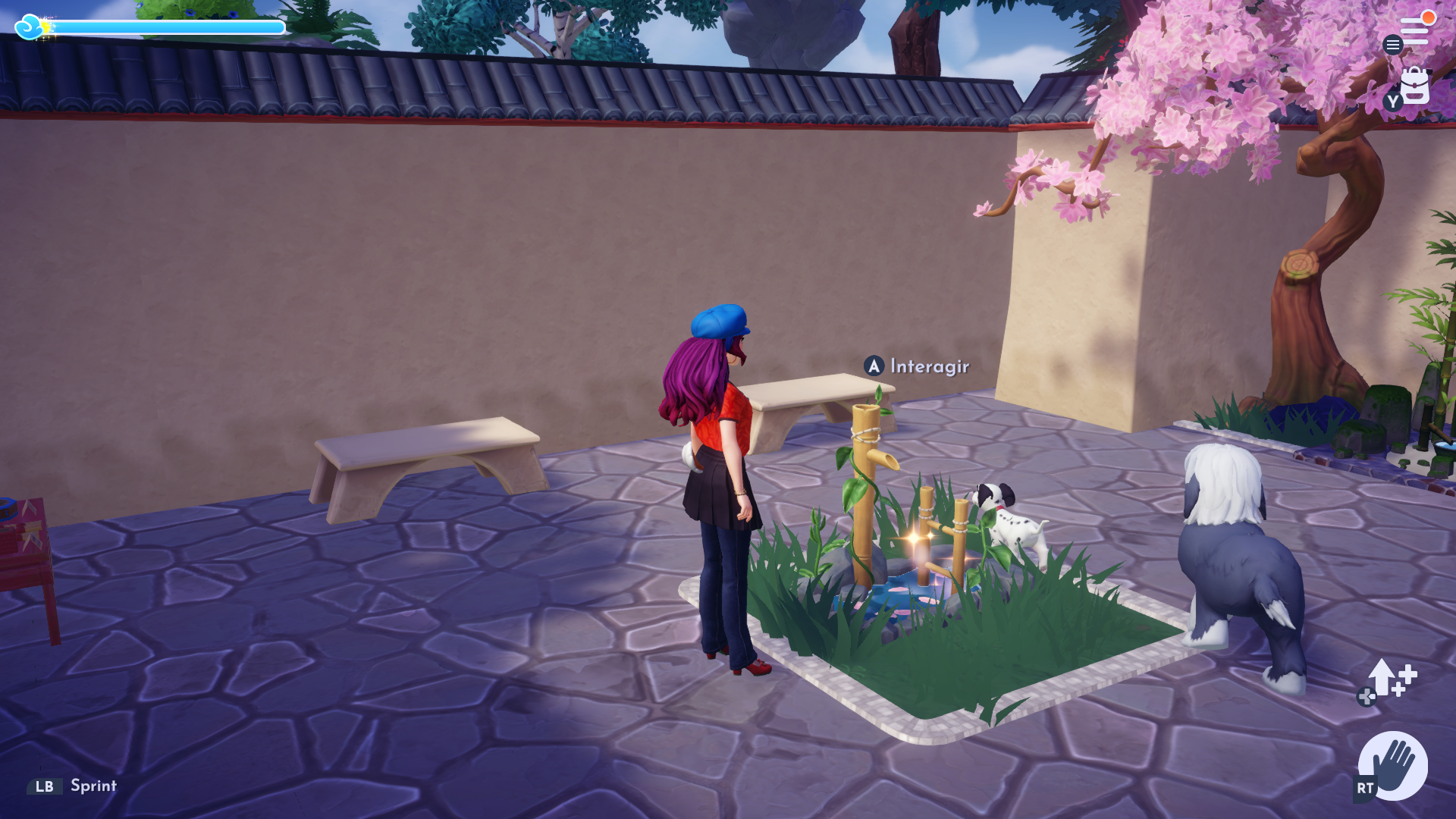This screenshot has height=819, width=1456.
Task: Click the upward arrow with sparkles icon
Action: click(x=1389, y=678)
